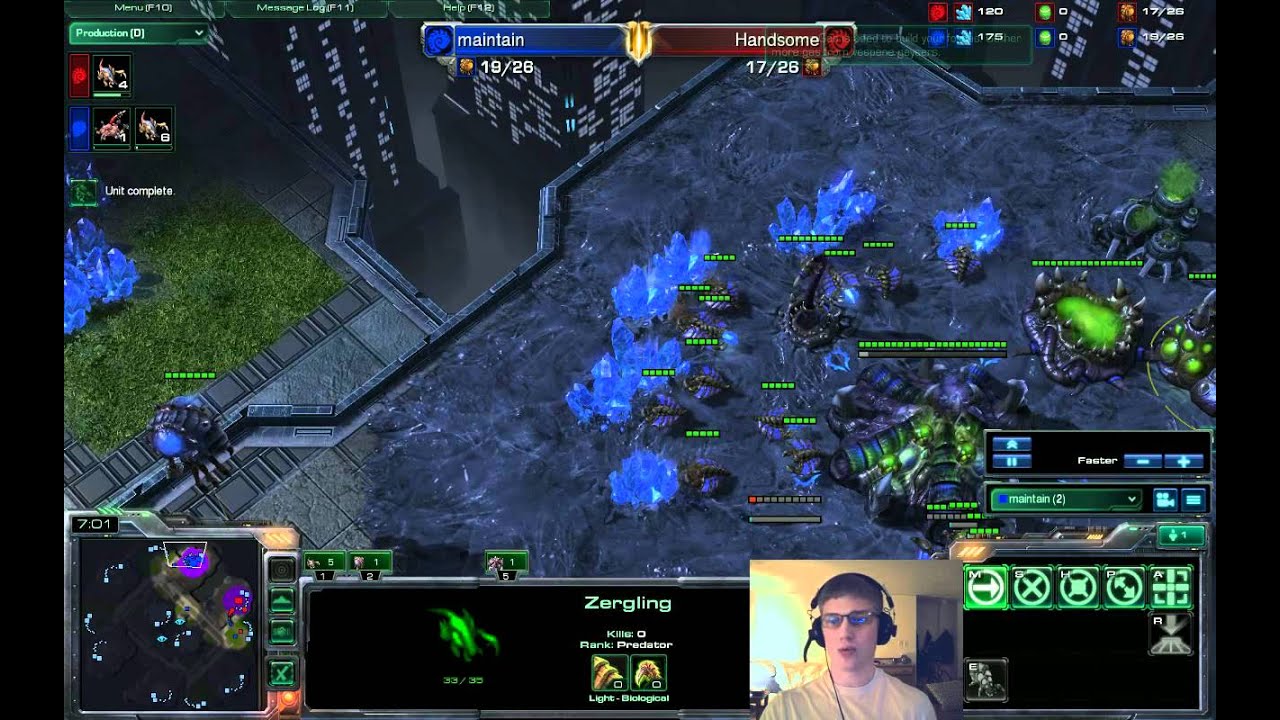Open the Help (F12) menu
Image resolution: width=1280 pixels, height=720 pixels.
[x=468, y=8]
